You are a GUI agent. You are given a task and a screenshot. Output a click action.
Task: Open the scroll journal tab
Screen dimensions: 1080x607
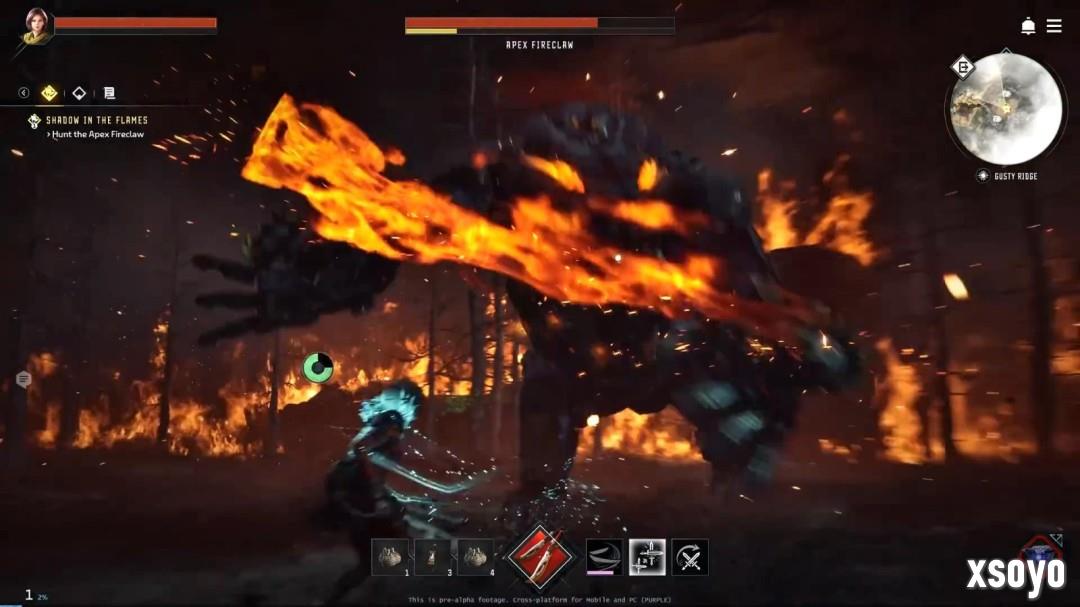[109, 93]
